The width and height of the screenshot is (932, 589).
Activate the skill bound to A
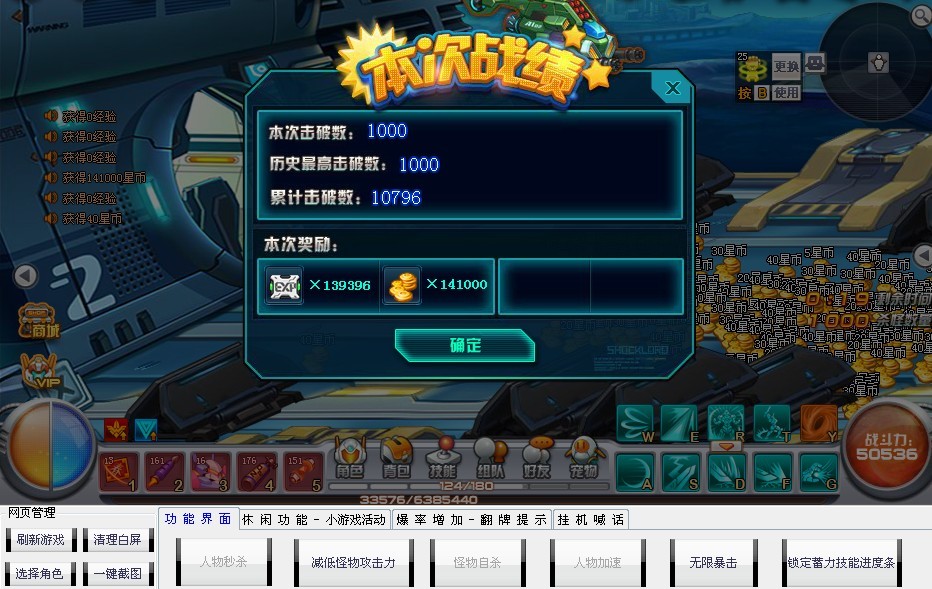coord(635,471)
